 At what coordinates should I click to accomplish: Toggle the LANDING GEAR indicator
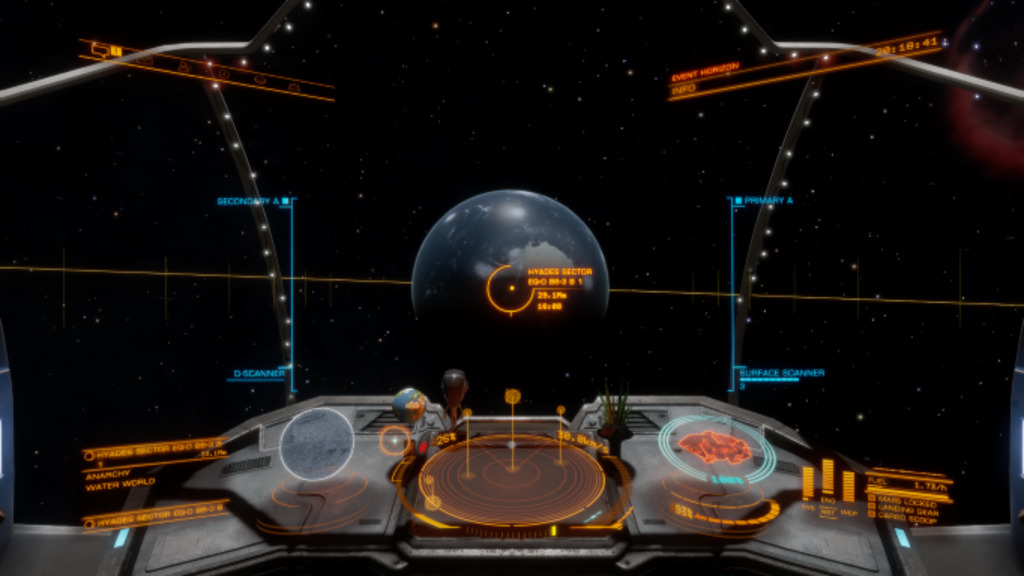coord(907,509)
